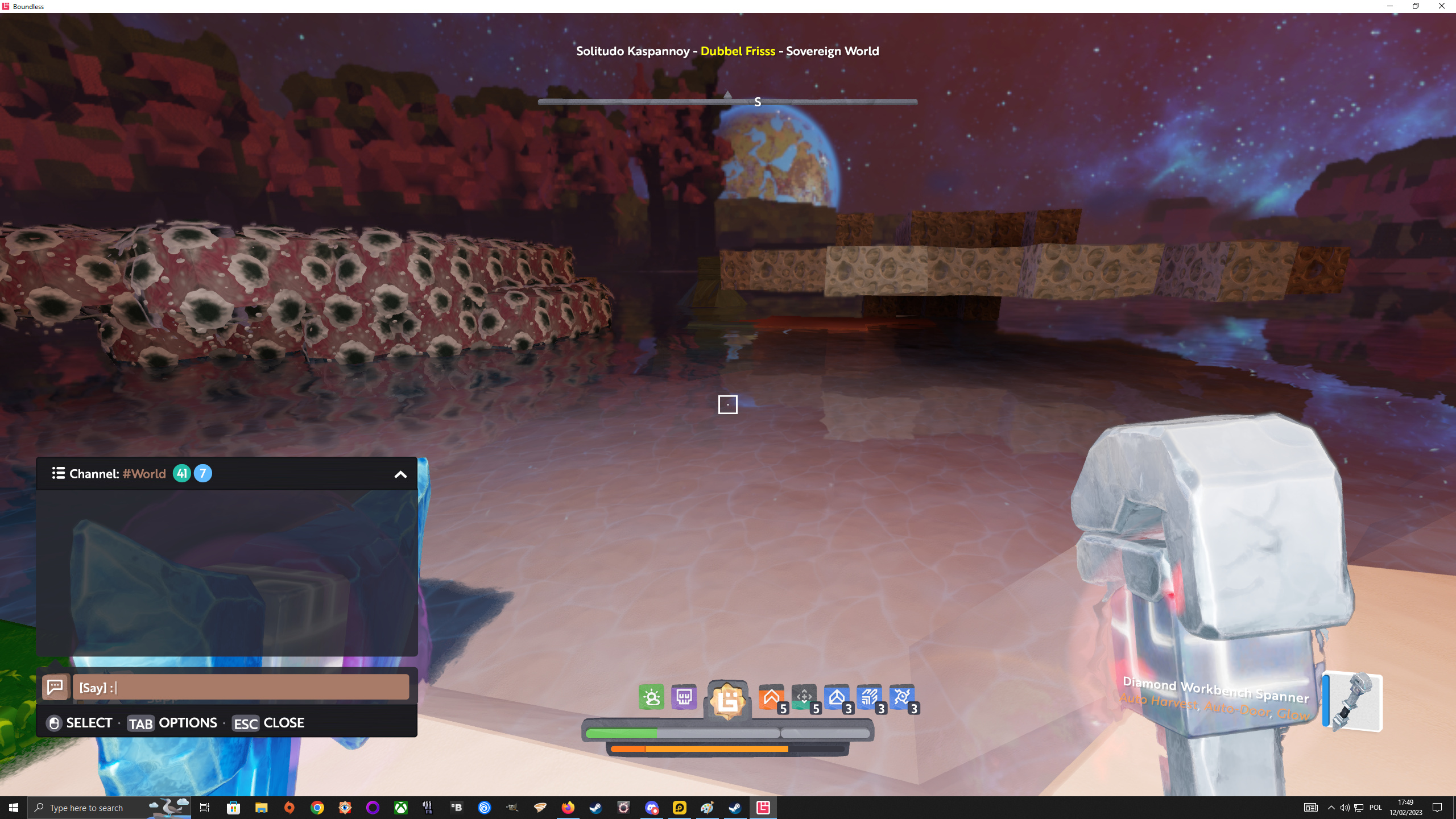
Task: Select the Diamond Workbench Spanner item slot
Action: 1354,702
